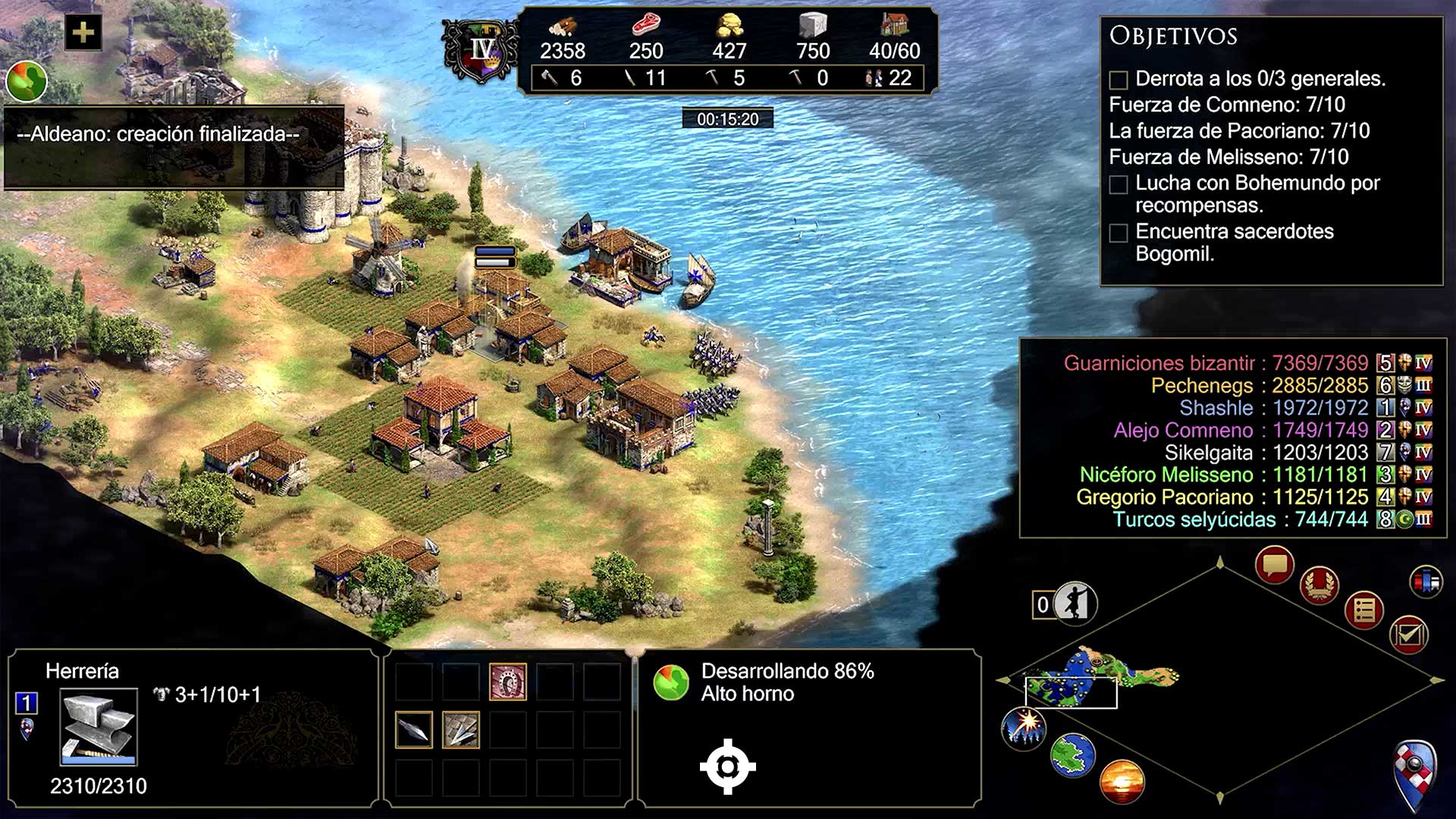The height and width of the screenshot is (819, 1456).
Task: Click the crosshair go-to building button
Action: point(727,767)
